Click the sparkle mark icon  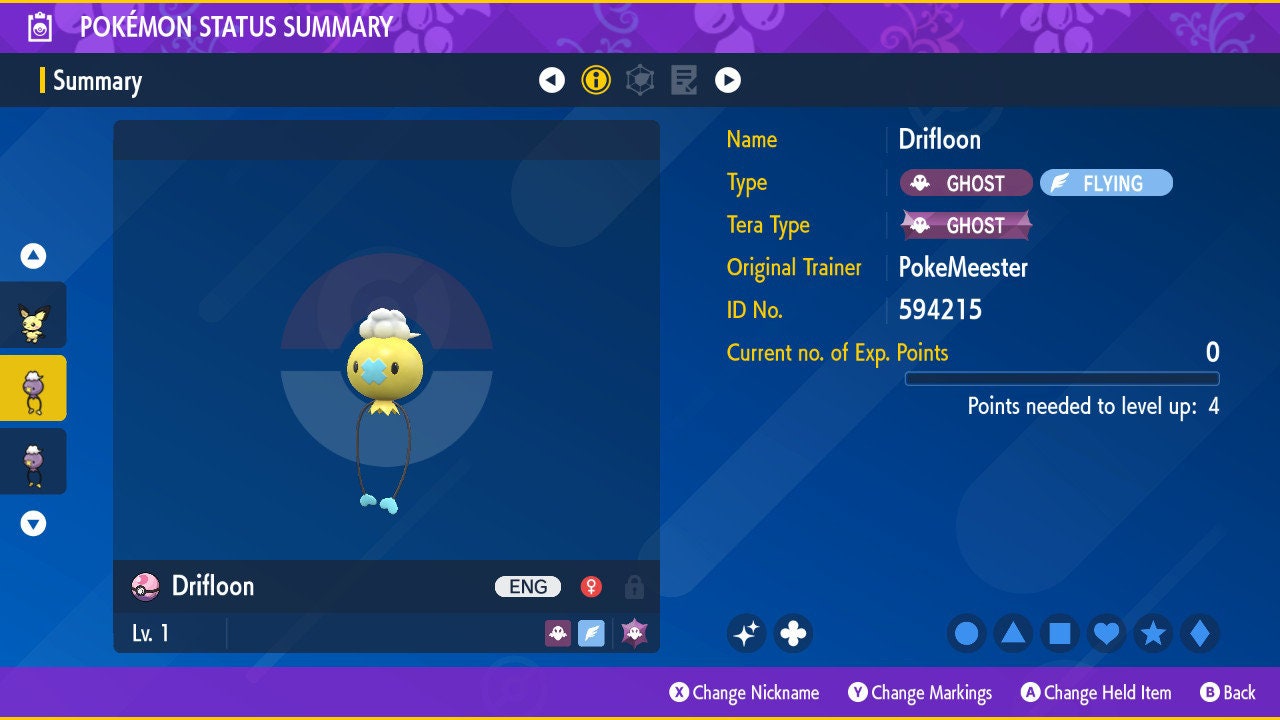pyautogui.click(x=746, y=633)
